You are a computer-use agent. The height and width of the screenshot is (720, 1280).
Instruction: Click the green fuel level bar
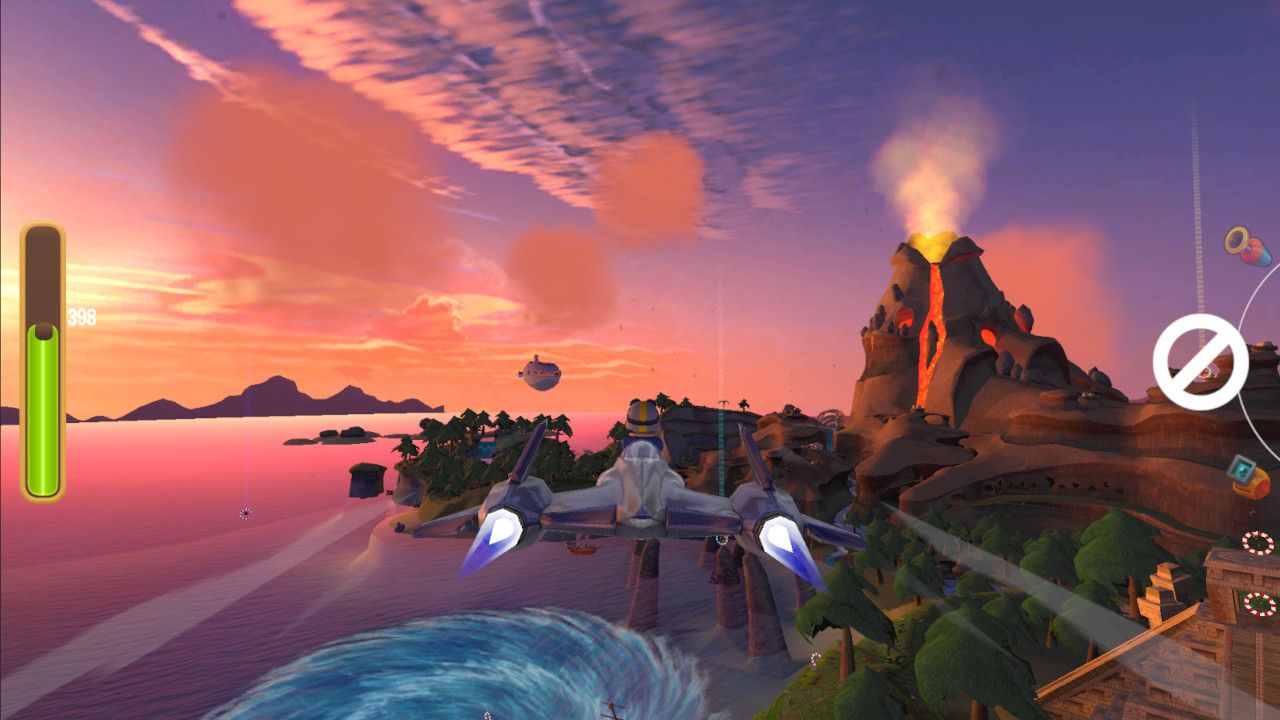point(42,420)
